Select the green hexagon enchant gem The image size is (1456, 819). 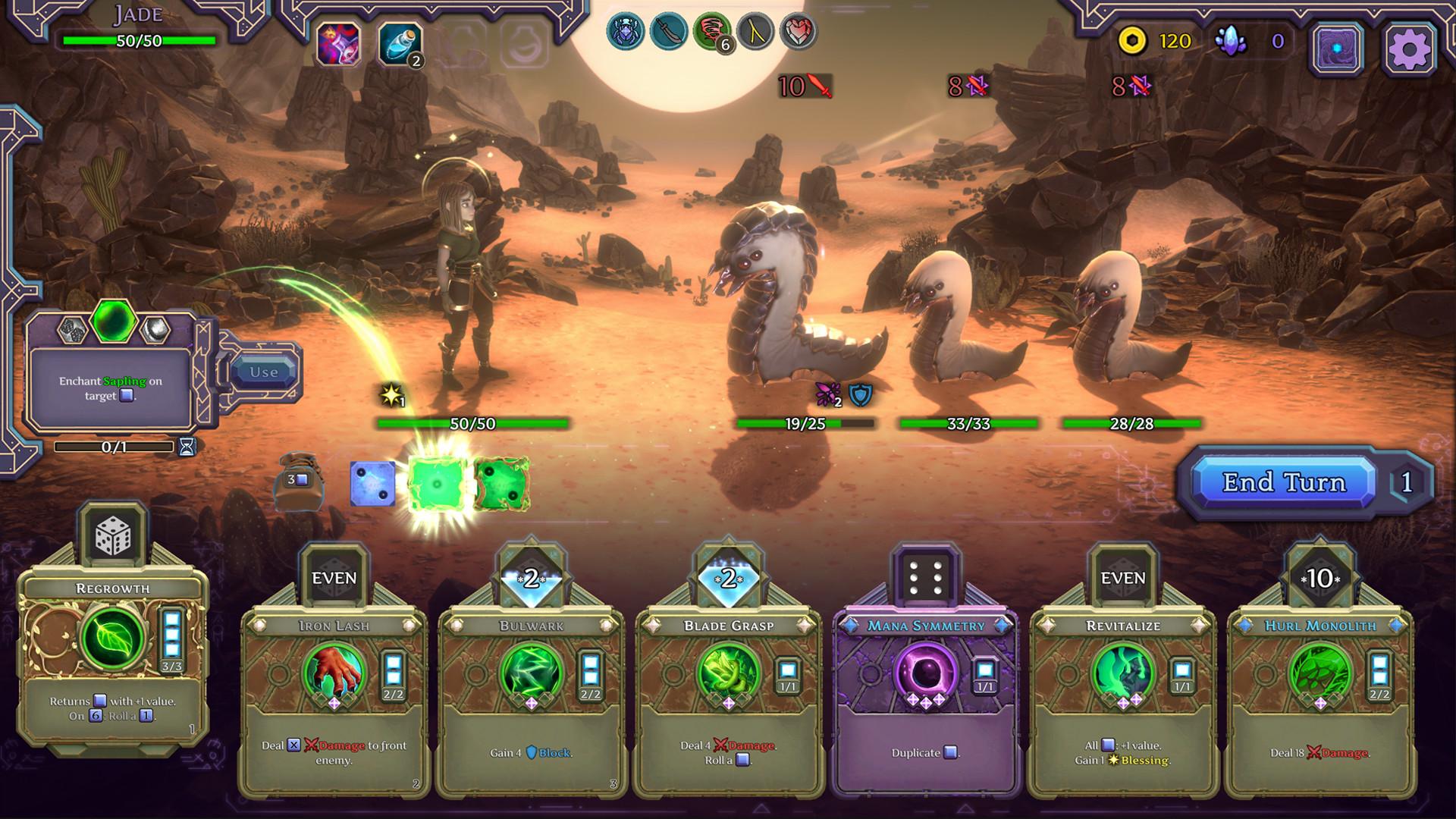114,321
